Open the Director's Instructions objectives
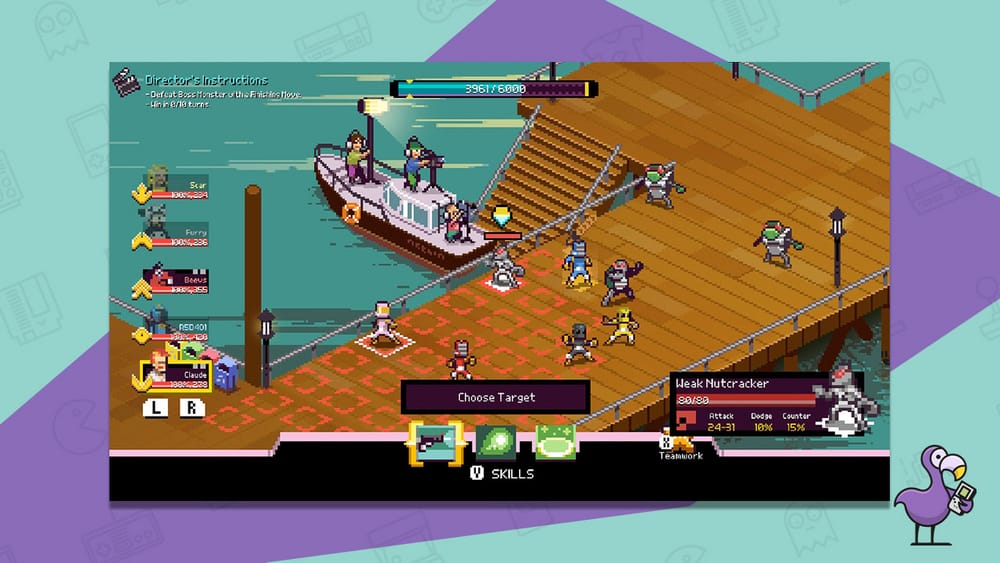Image resolution: width=1000 pixels, height=563 pixels. (x=205, y=80)
